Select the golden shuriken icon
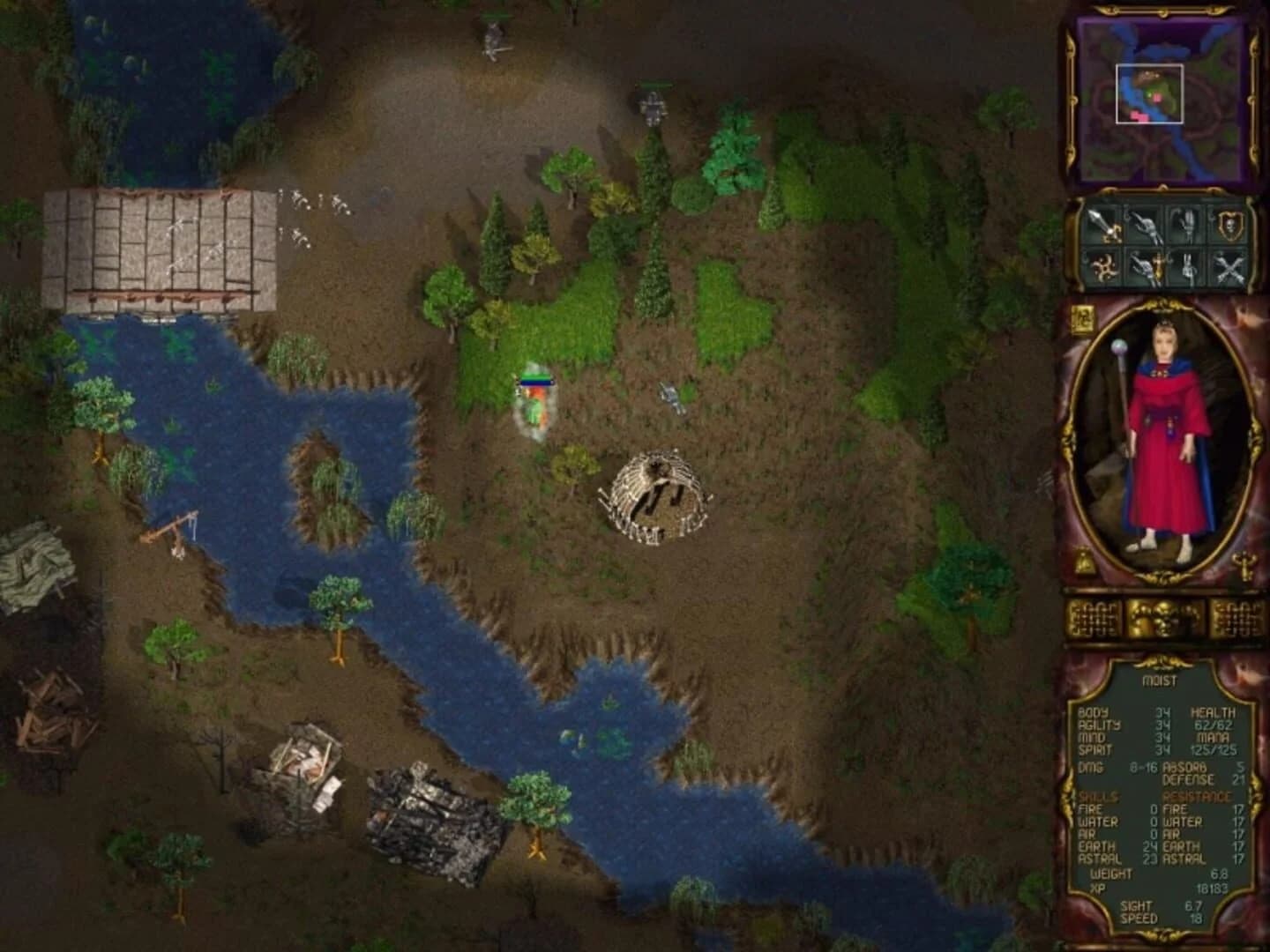The height and width of the screenshot is (952, 1270). click(x=1103, y=267)
